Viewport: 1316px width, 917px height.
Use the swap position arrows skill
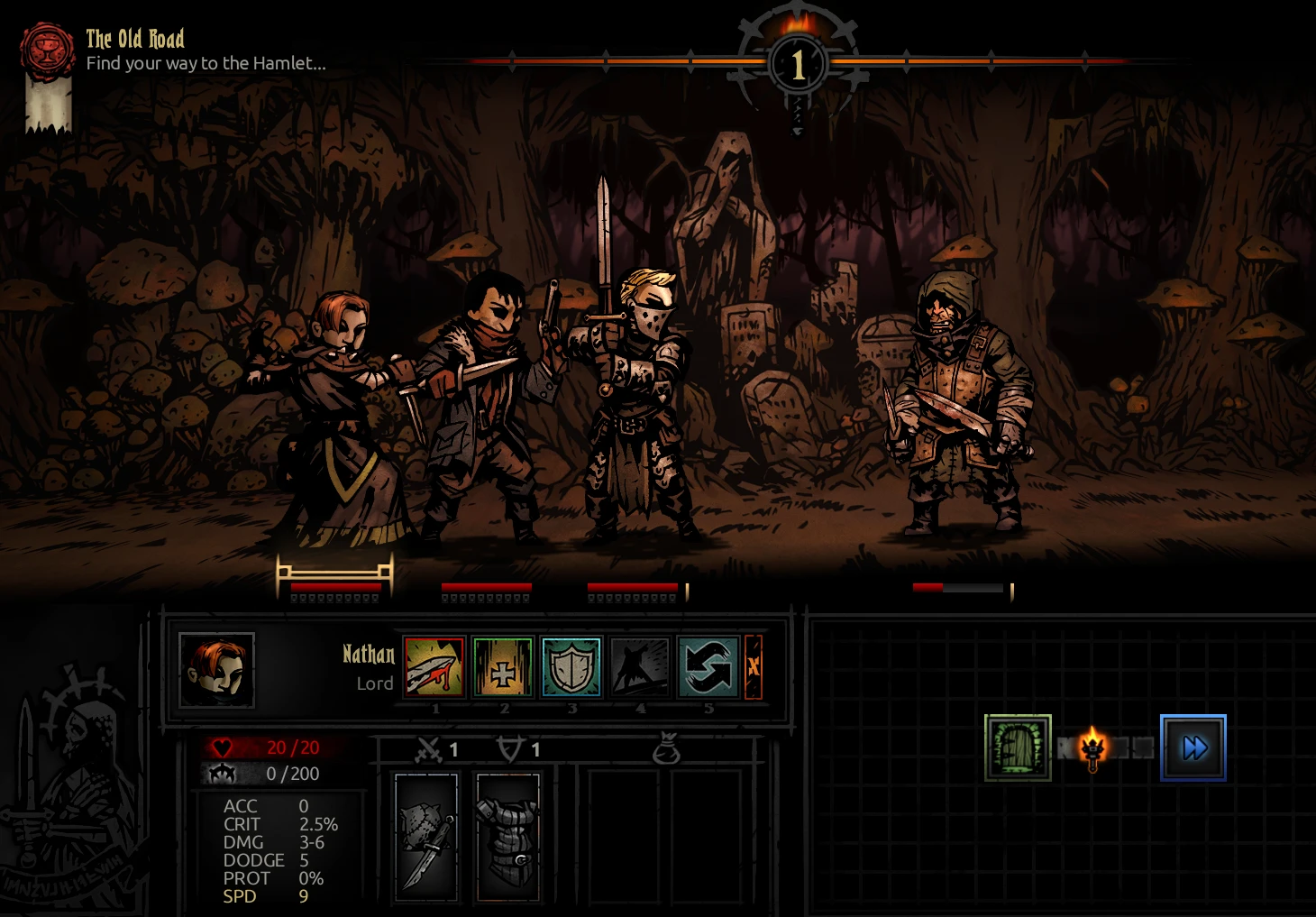pyautogui.click(x=708, y=667)
